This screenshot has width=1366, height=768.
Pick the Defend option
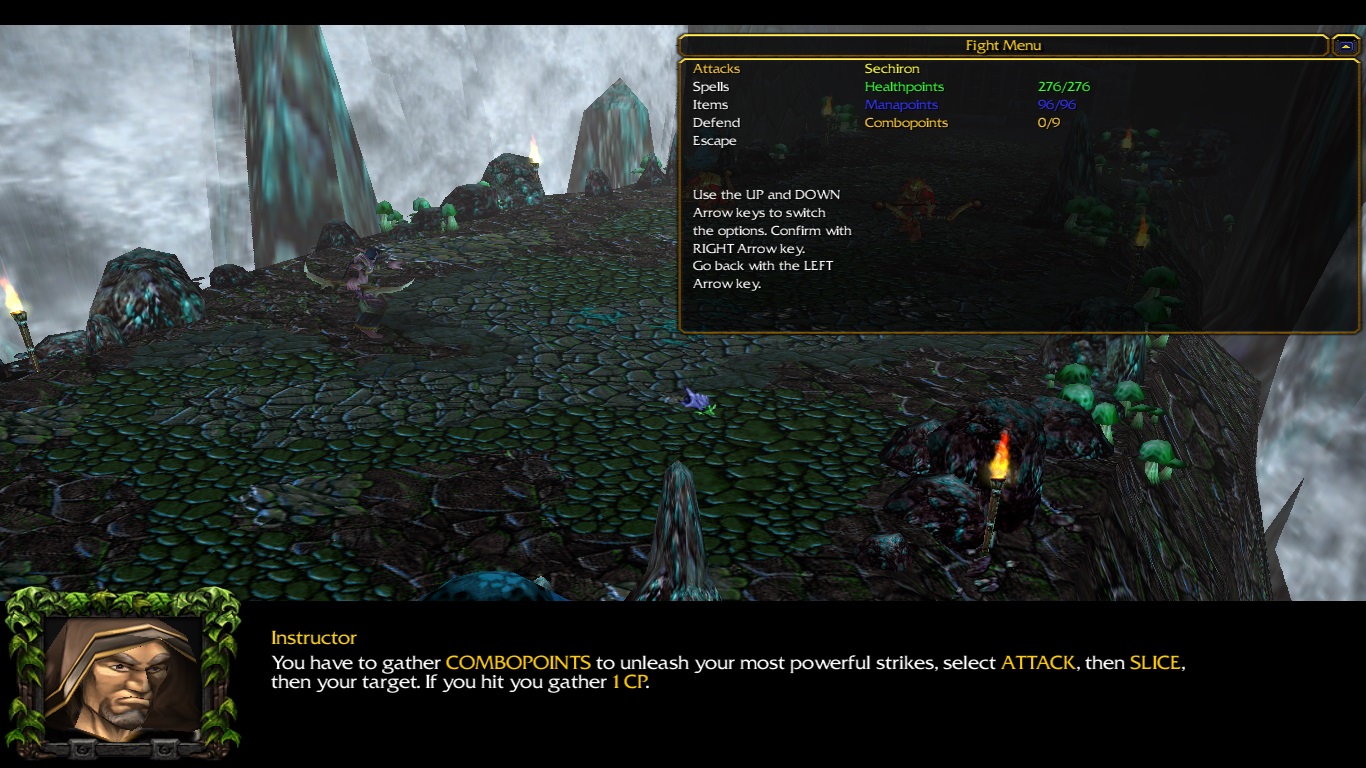716,123
